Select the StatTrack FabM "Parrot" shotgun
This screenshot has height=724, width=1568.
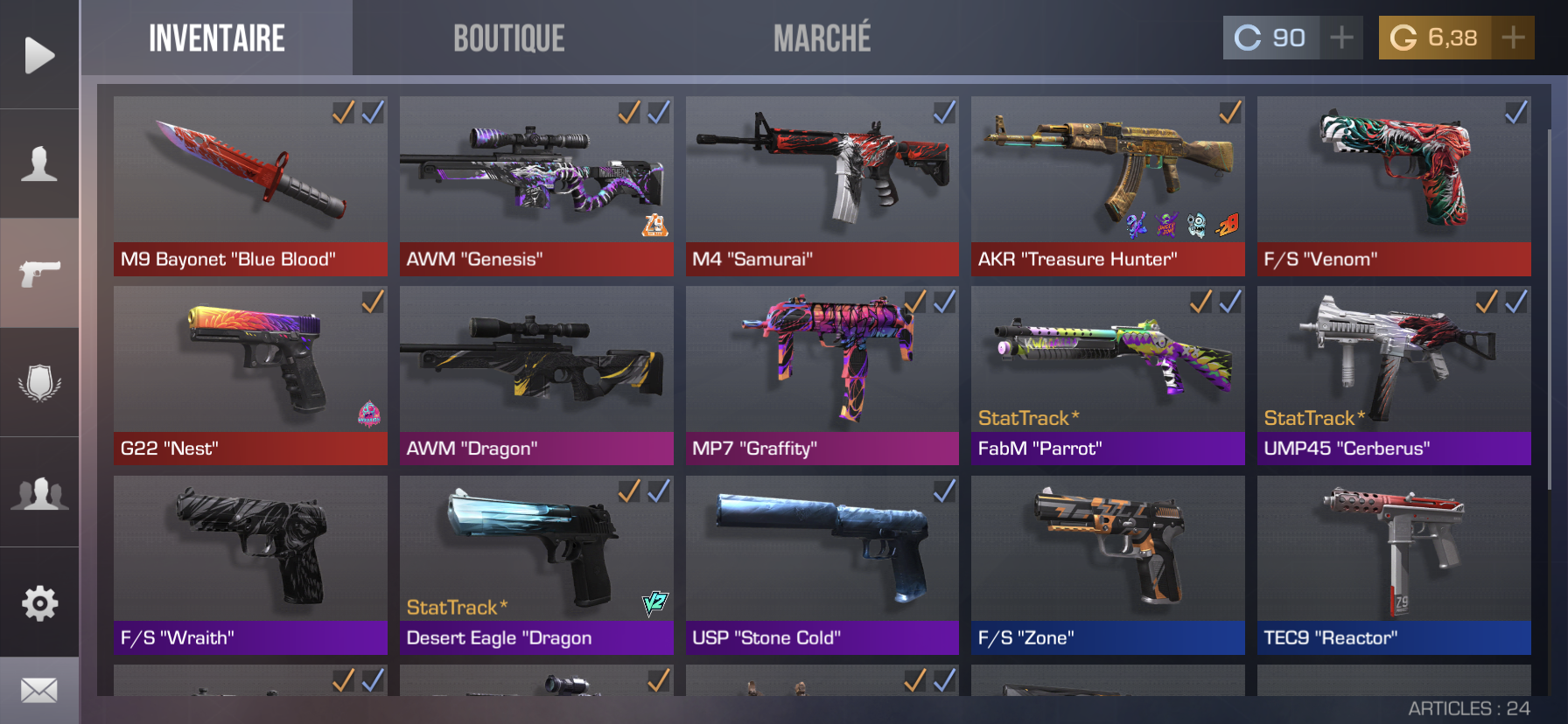tap(1108, 375)
